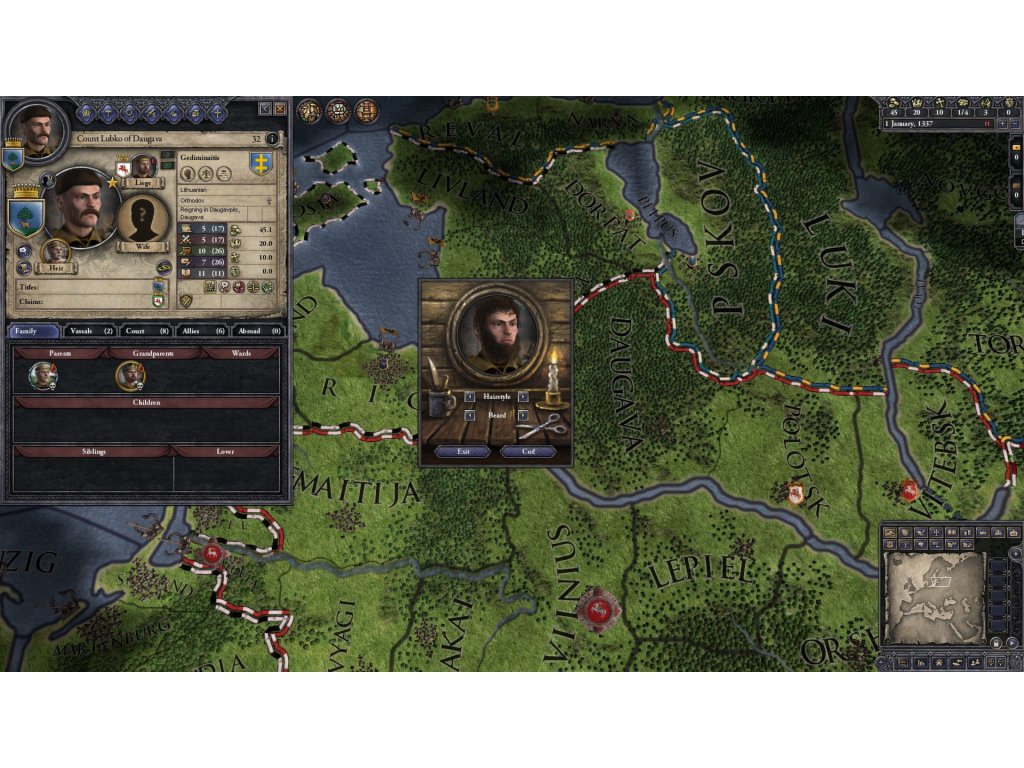Open the character info button beside age 32

(x=272, y=139)
